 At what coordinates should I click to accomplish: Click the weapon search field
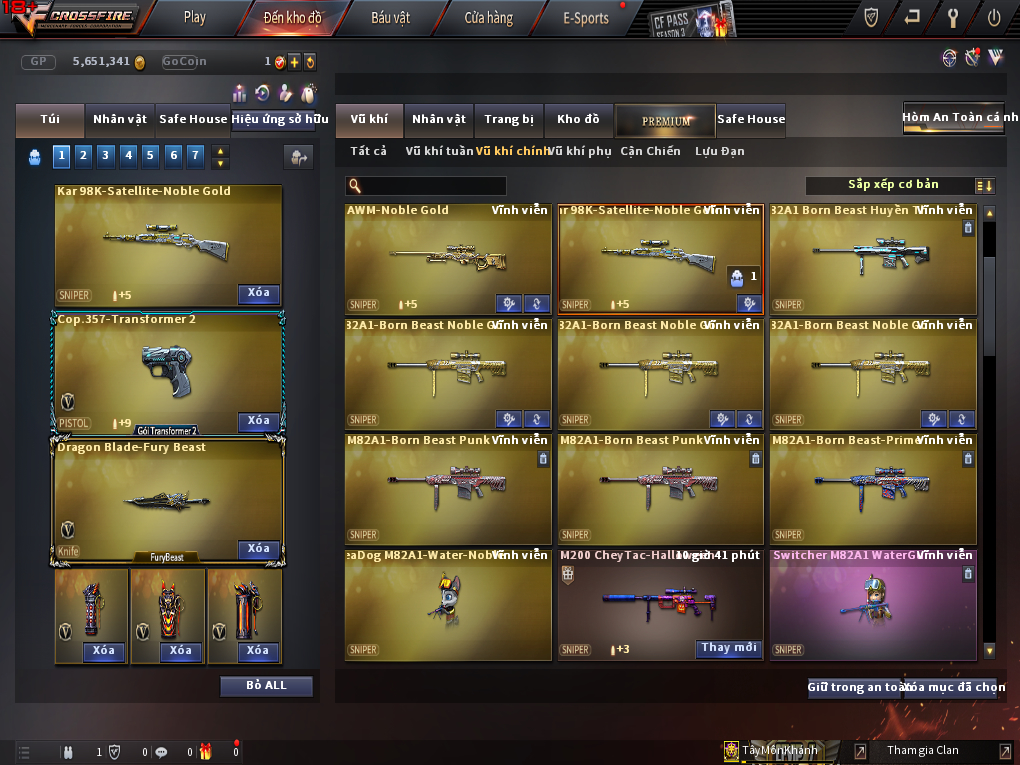click(x=432, y=186)
